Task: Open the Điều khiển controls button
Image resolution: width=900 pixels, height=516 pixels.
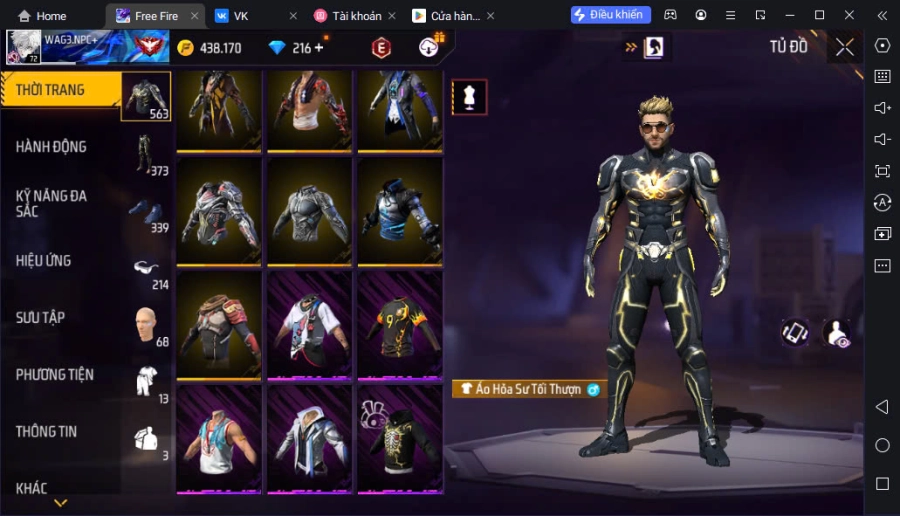Action: [611, 15]
